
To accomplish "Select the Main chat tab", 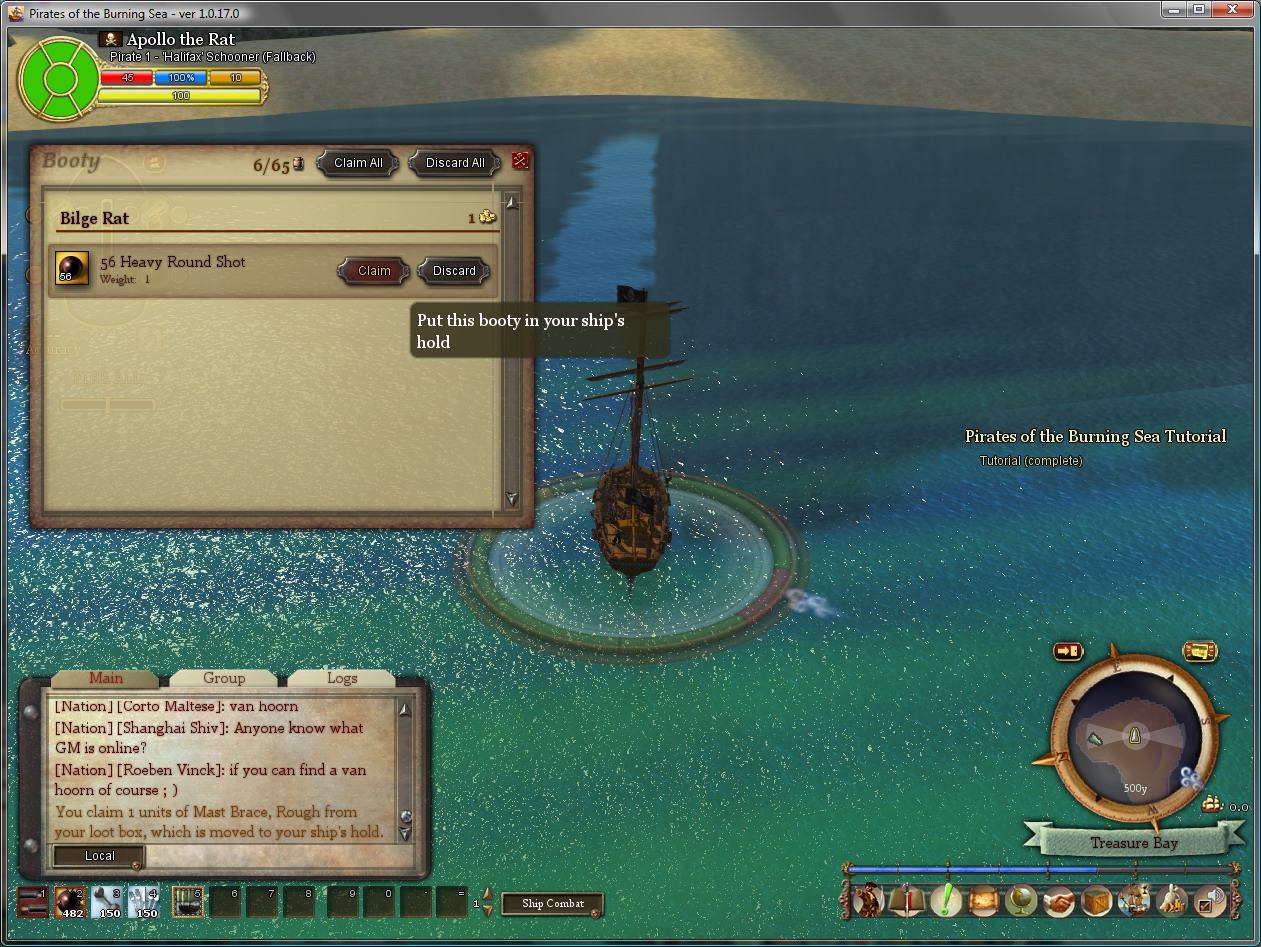I will tap(106, 678).
